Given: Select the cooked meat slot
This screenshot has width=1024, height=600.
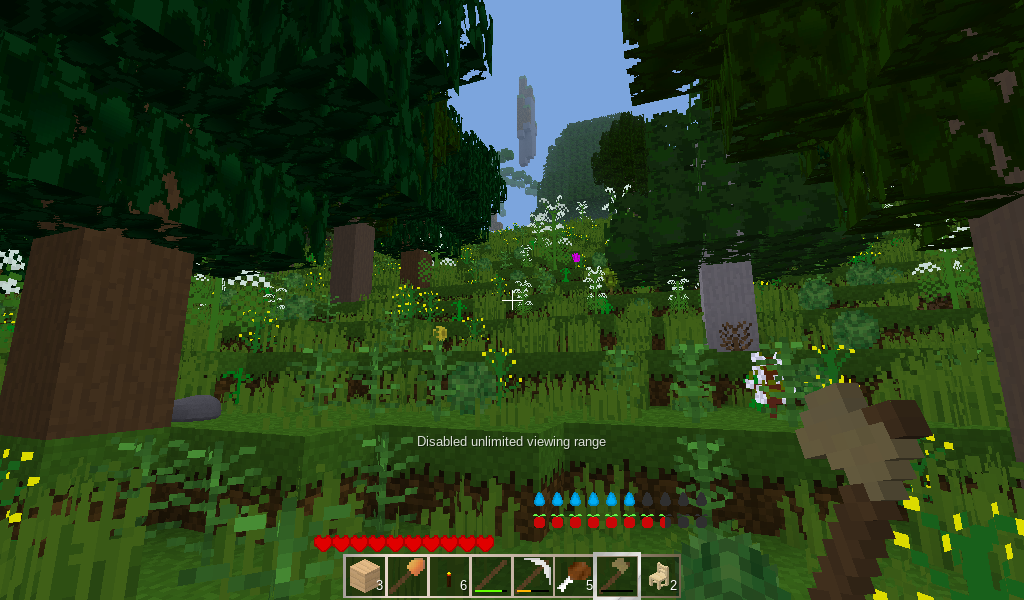Looking at the screenshot, I should 575,576.
